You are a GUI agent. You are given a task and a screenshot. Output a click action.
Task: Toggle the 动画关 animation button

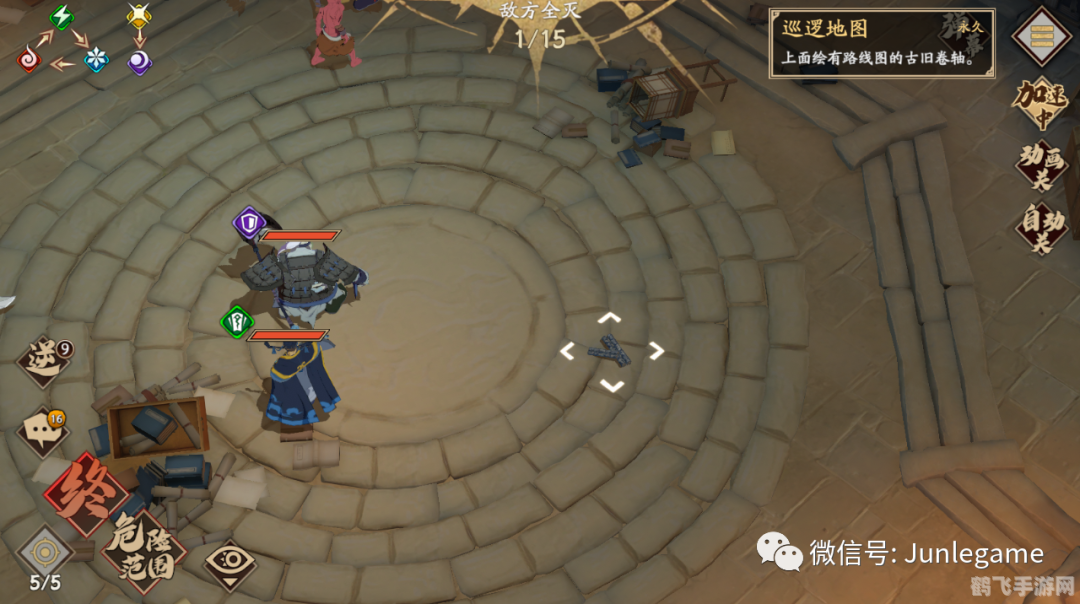[1041, 167]
